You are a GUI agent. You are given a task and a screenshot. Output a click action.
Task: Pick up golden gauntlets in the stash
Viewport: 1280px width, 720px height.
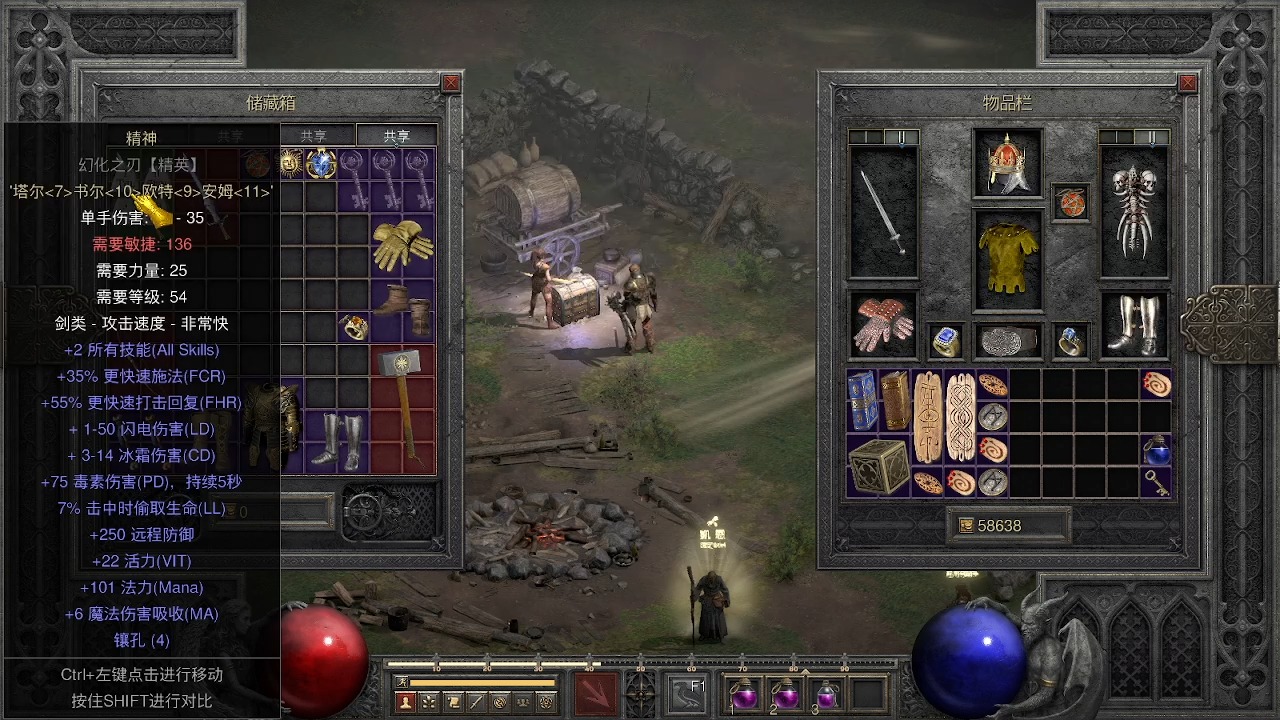[402, 245]
